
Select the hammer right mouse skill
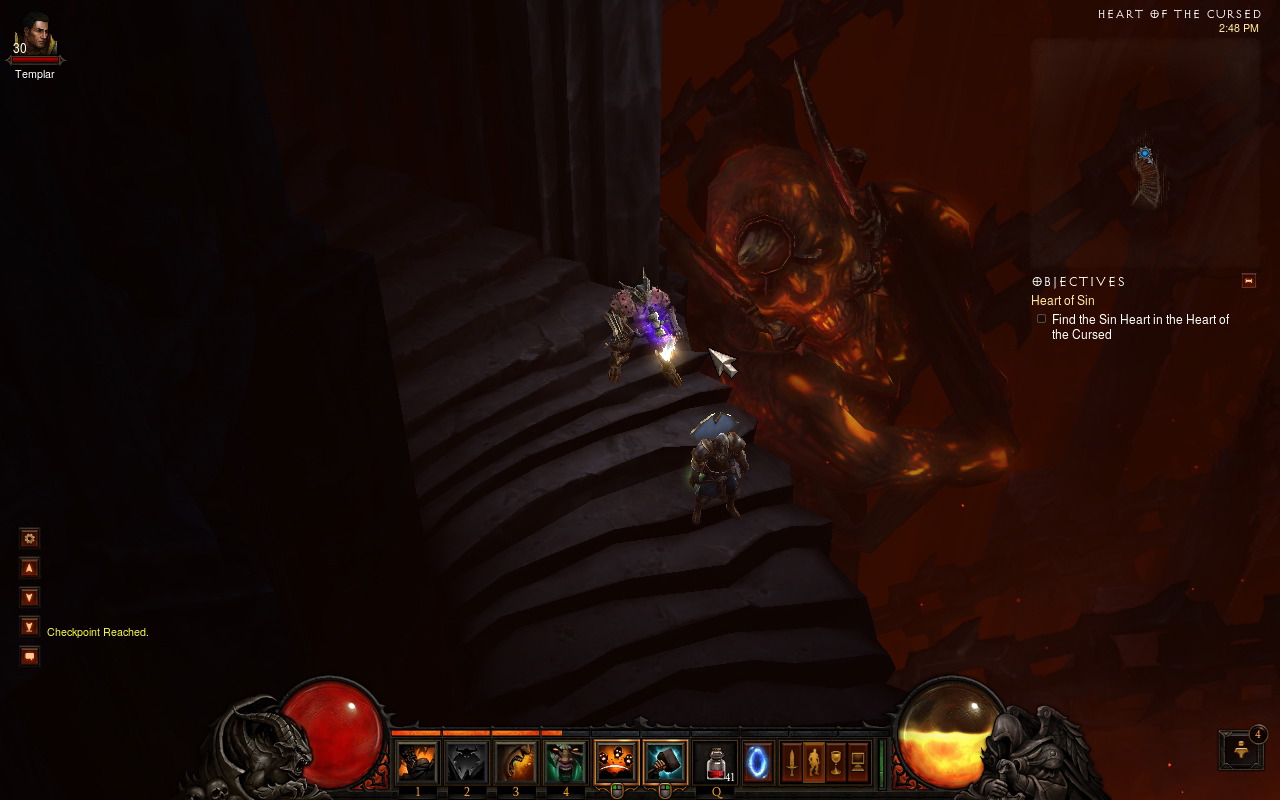pyautogui.click(x=664, y=763)
